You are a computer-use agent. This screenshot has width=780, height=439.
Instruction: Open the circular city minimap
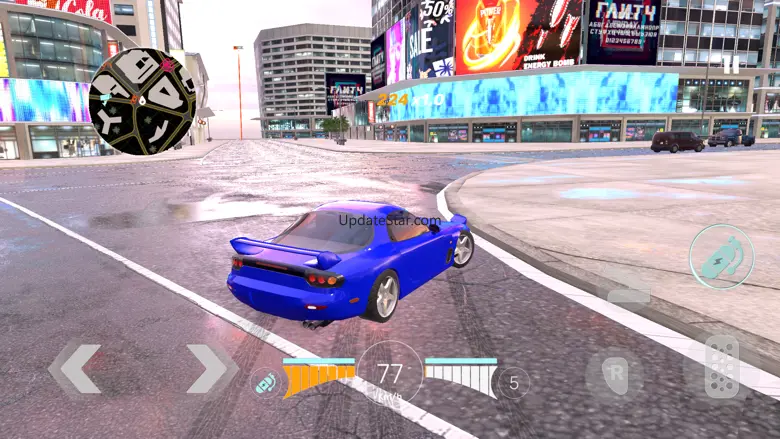click(142, 101)
